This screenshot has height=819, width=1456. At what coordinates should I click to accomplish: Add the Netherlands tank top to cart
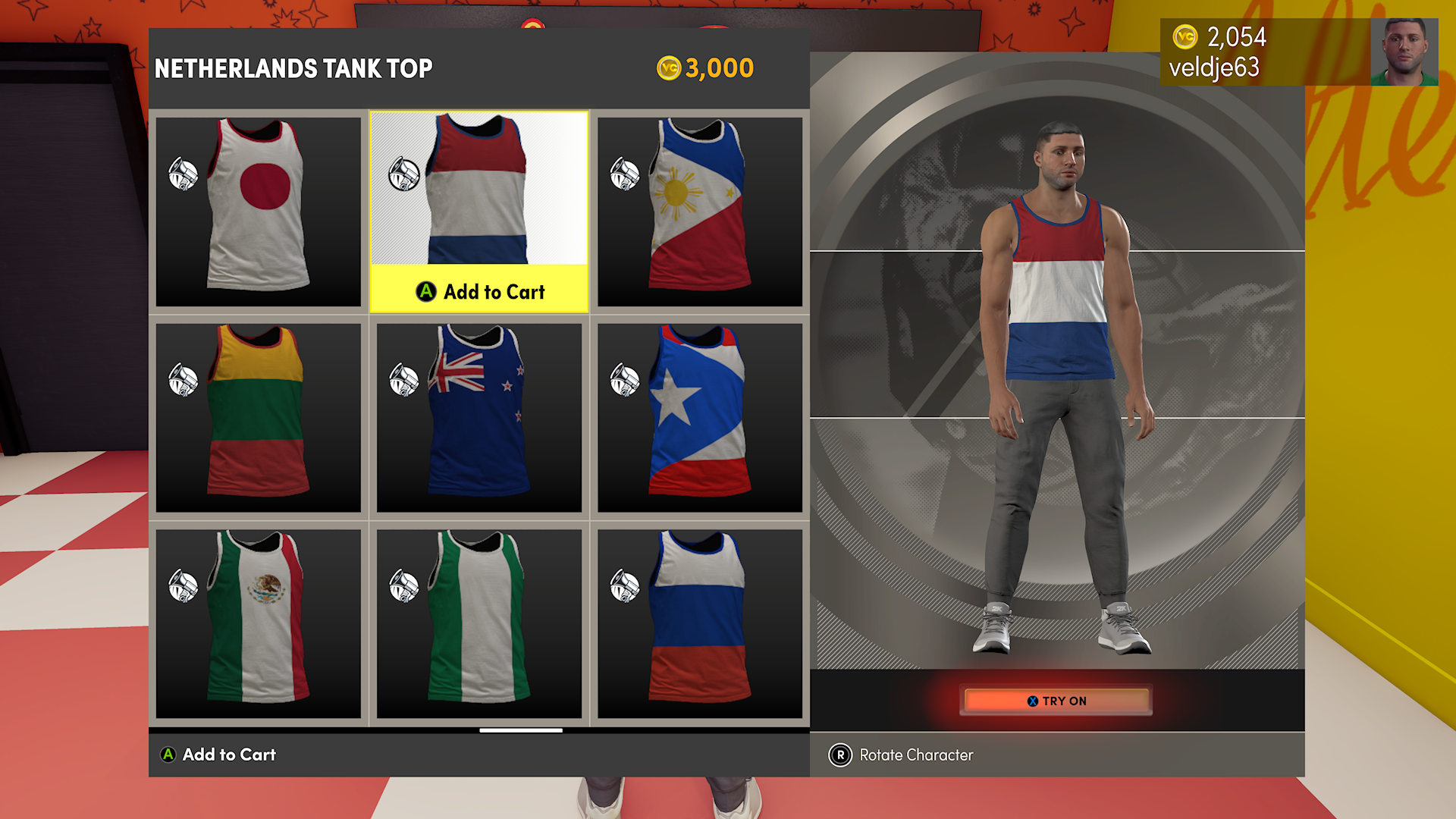tap(479, 291)
